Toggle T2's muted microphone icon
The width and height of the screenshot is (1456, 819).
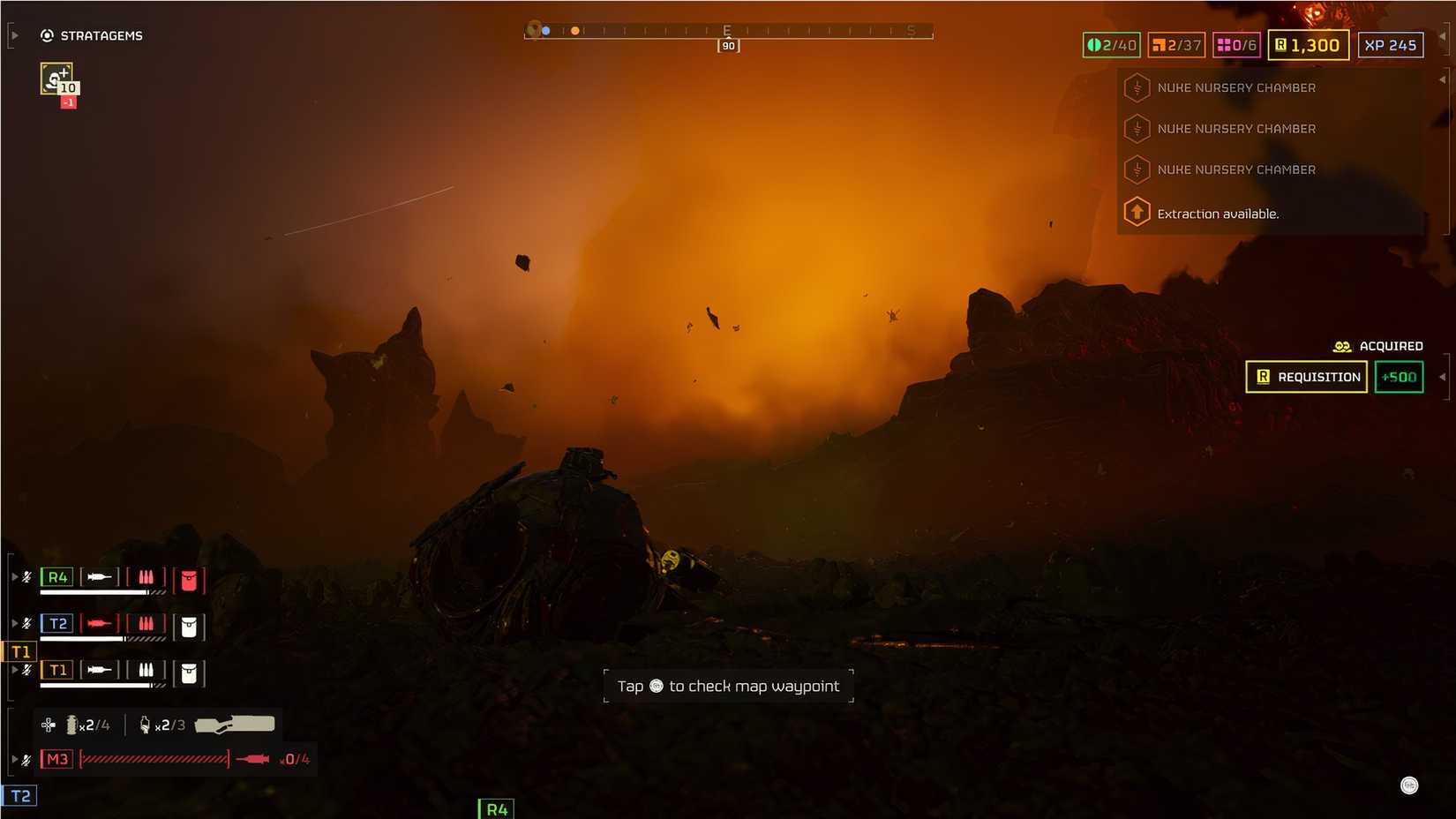26,623
